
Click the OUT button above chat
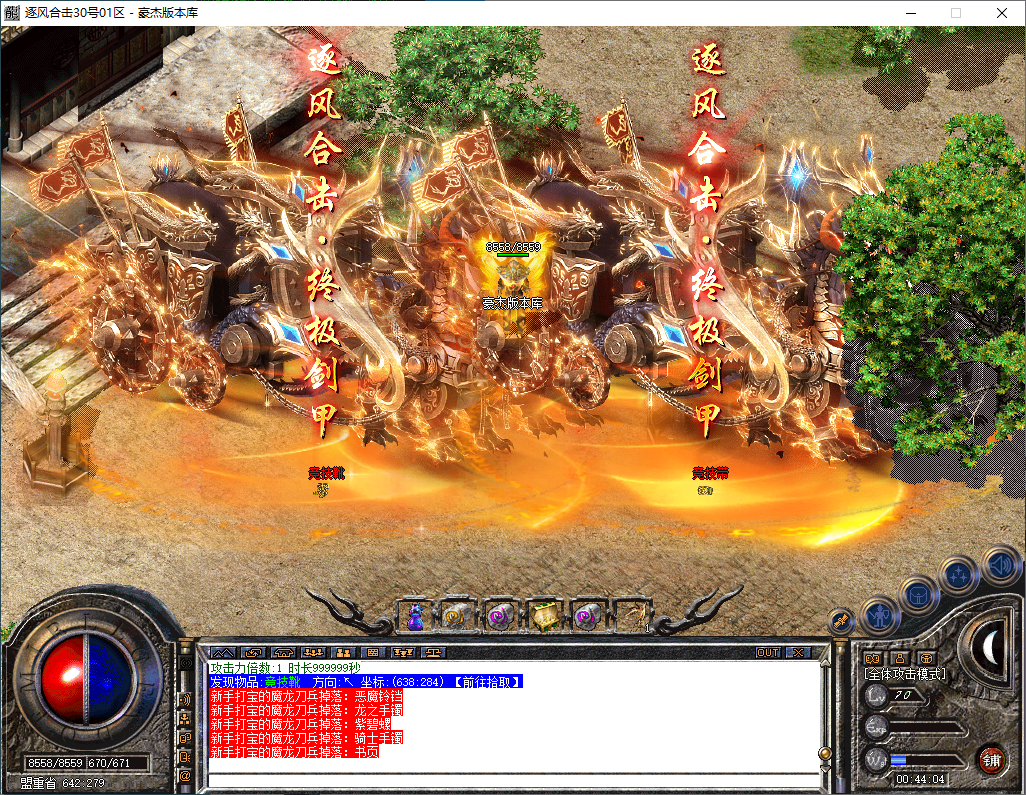point(767,652)
